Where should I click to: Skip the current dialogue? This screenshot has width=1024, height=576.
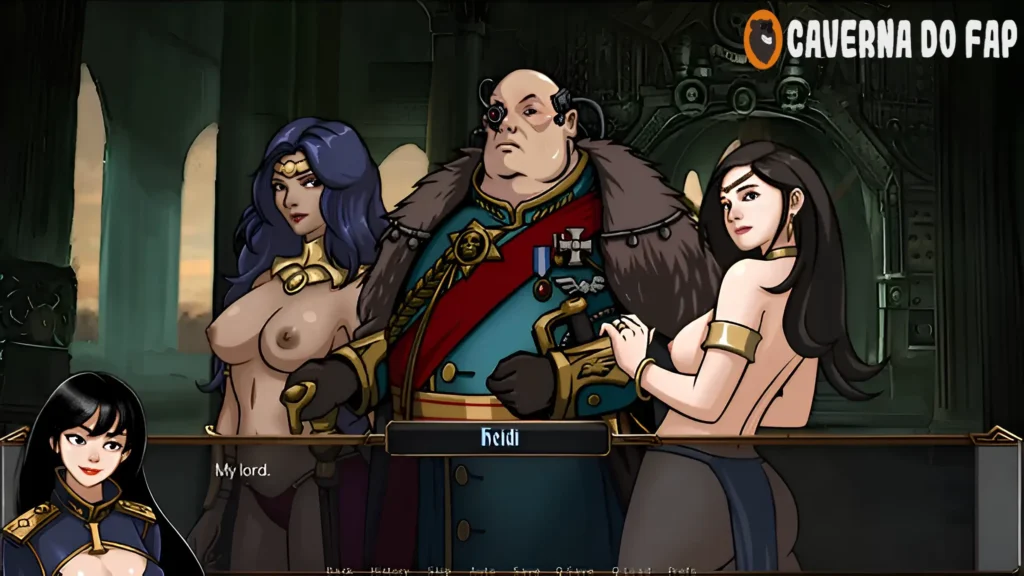pyautogui.click(x=441, y=570)
